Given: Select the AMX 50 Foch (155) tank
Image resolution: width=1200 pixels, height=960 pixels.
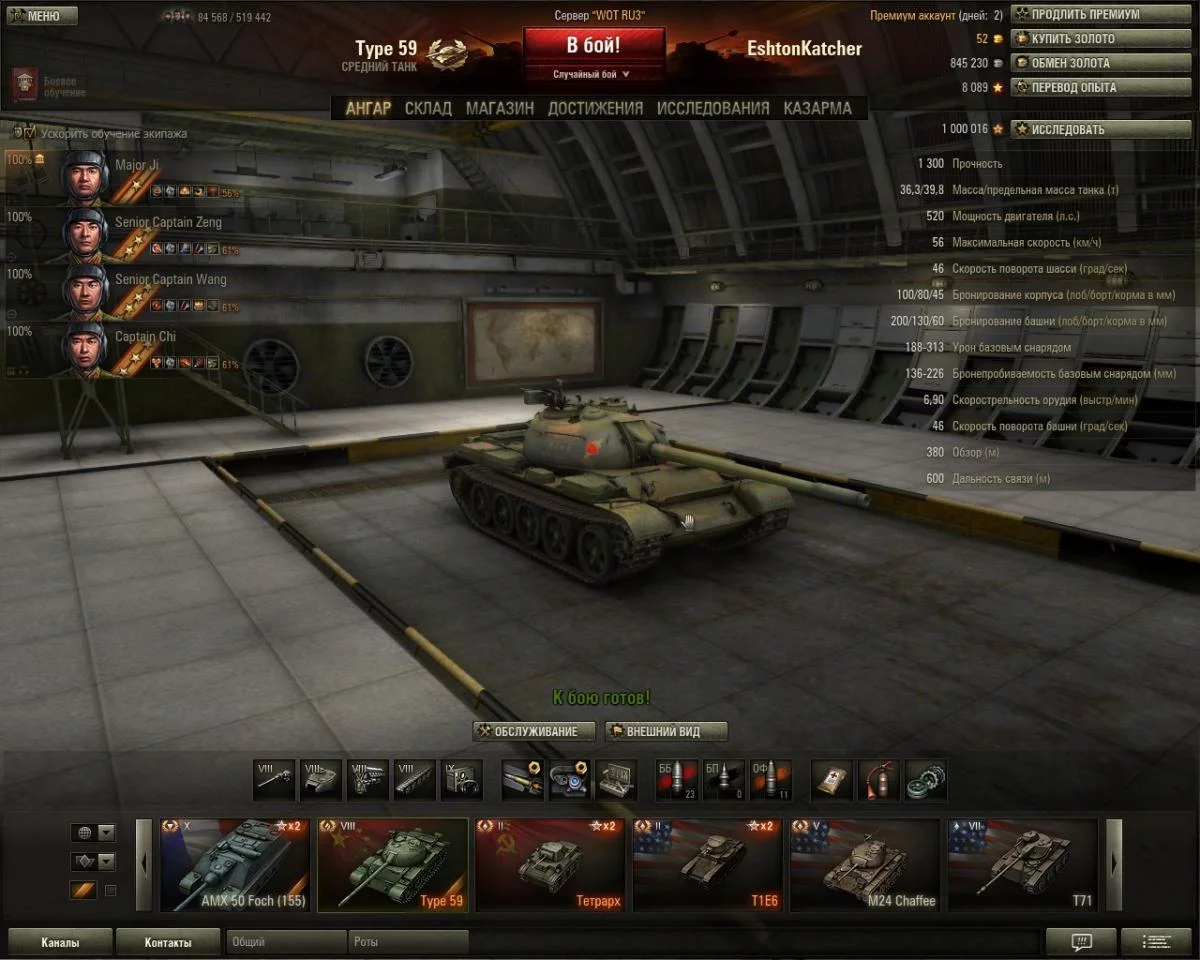Looking at the screenshot, I should point(235,865).
